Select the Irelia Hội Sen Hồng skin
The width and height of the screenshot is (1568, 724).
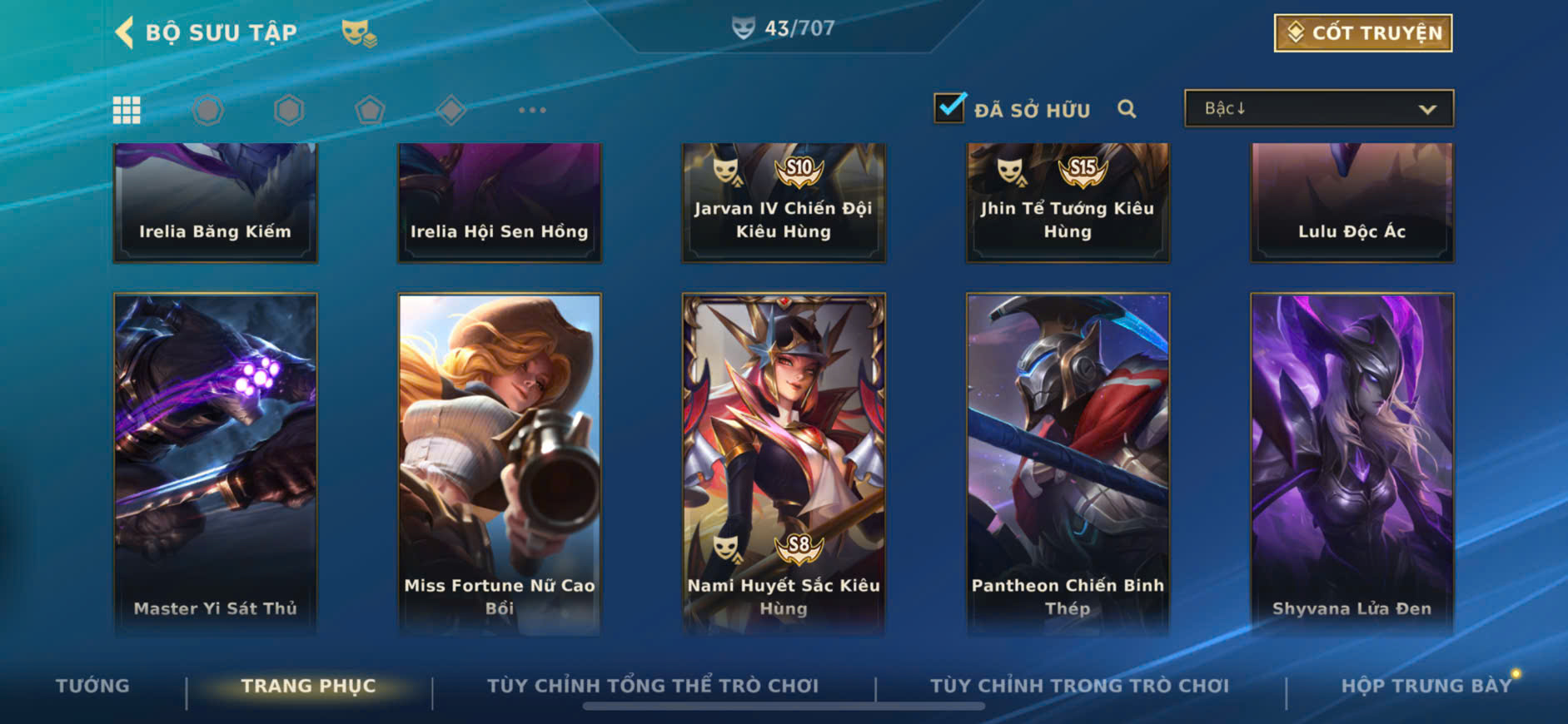pos(500,202)
